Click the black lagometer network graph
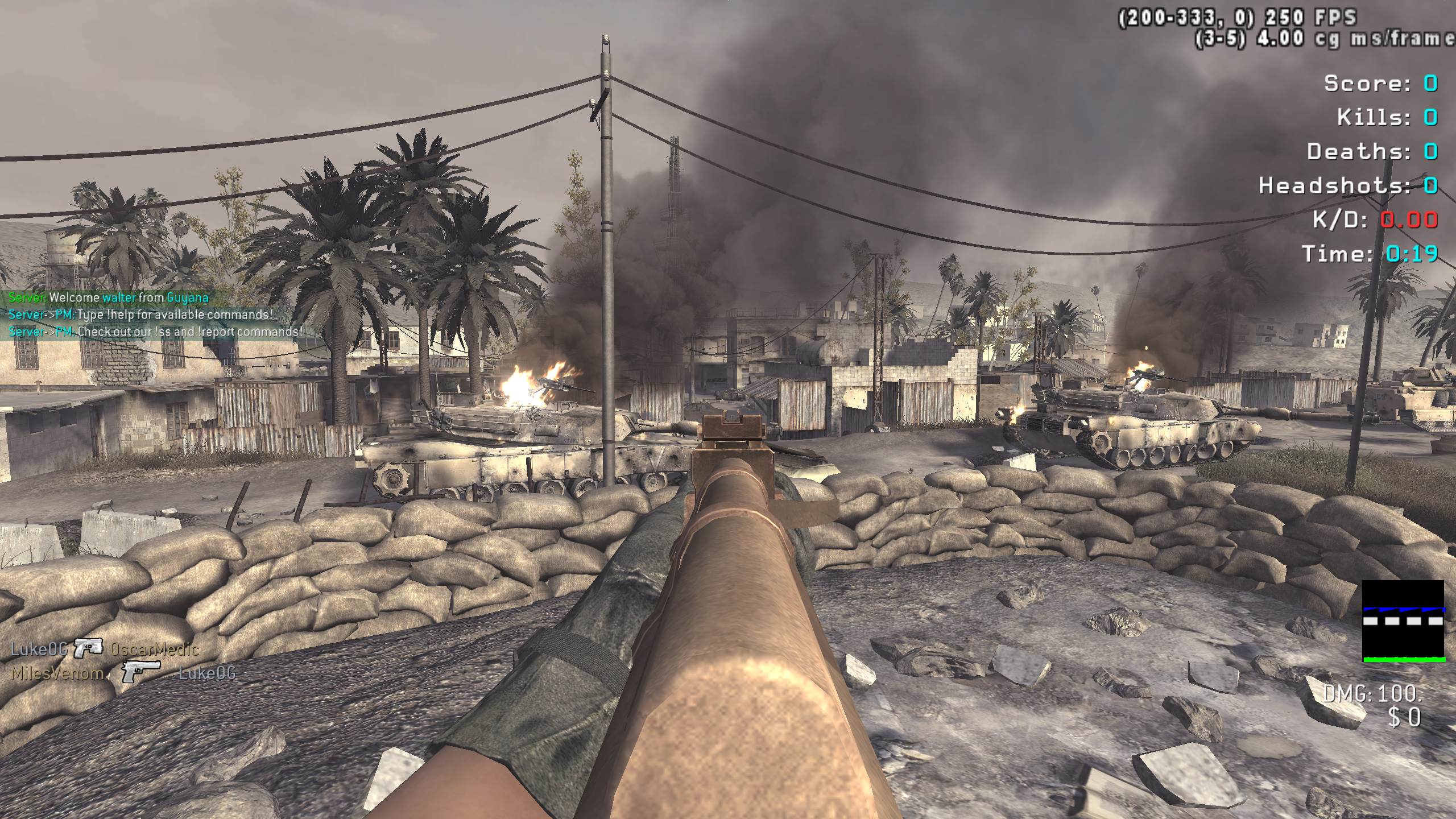This screenshot has height=819, width=1456. [x=1403, y=621]
